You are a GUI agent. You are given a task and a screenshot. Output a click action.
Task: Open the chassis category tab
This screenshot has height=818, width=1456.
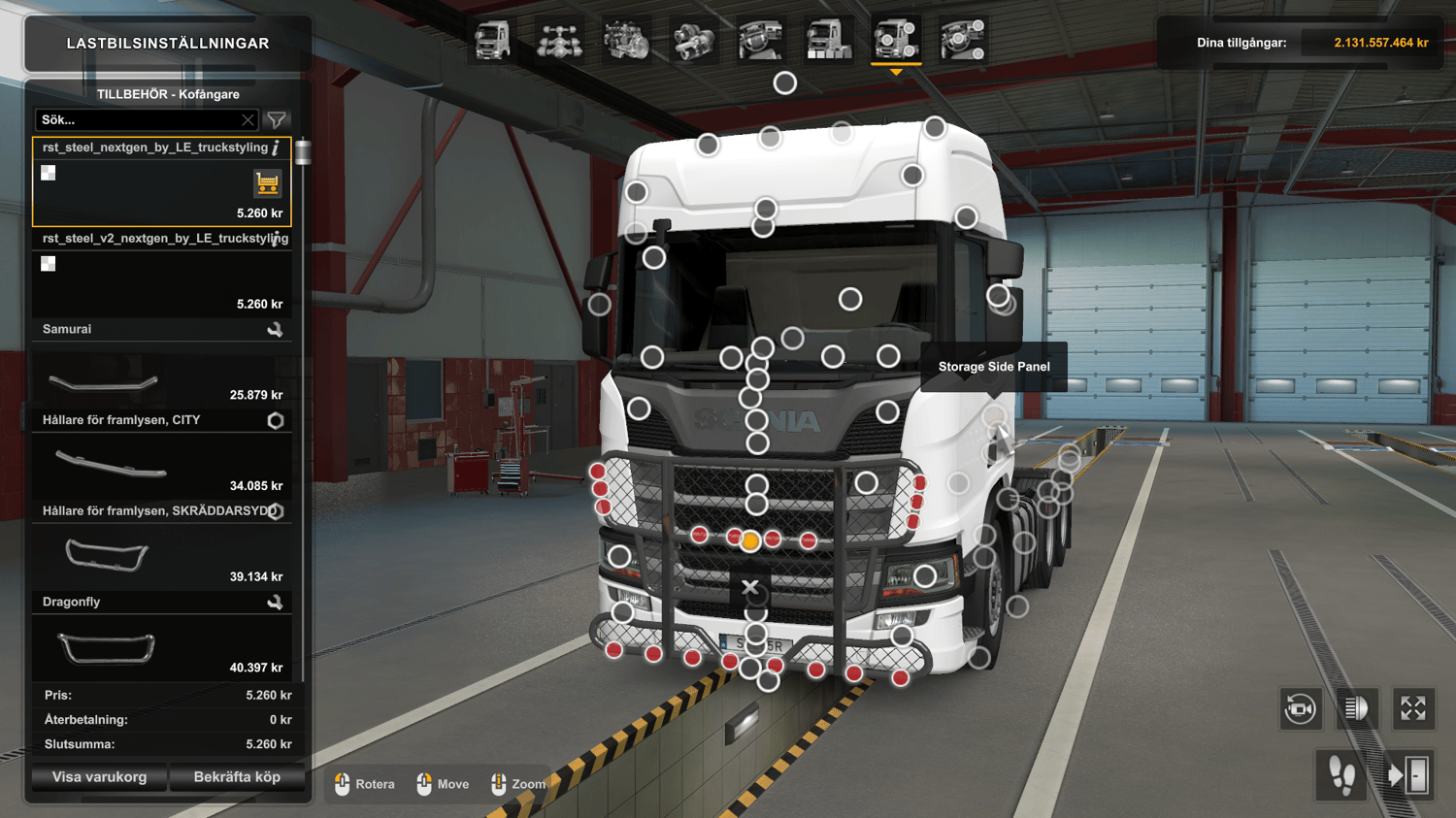(x=560, y=41)
